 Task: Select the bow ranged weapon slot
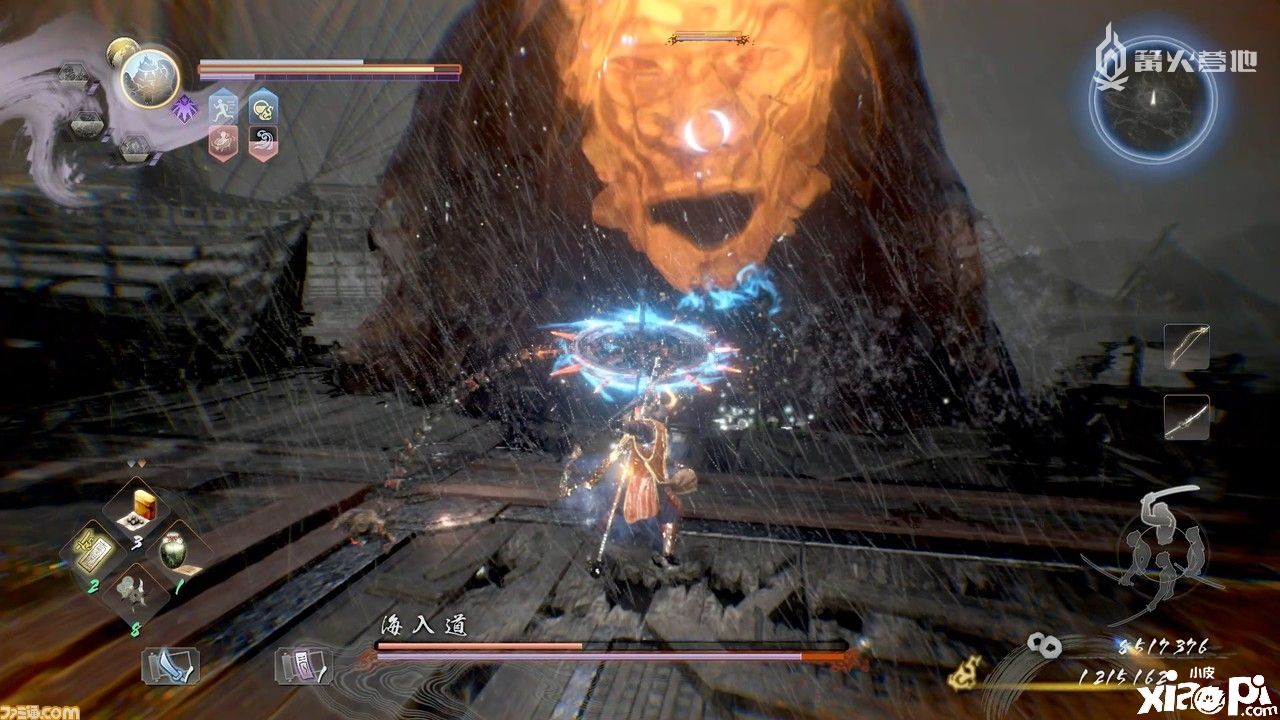pyautogui.click(x=1187, y=347)
